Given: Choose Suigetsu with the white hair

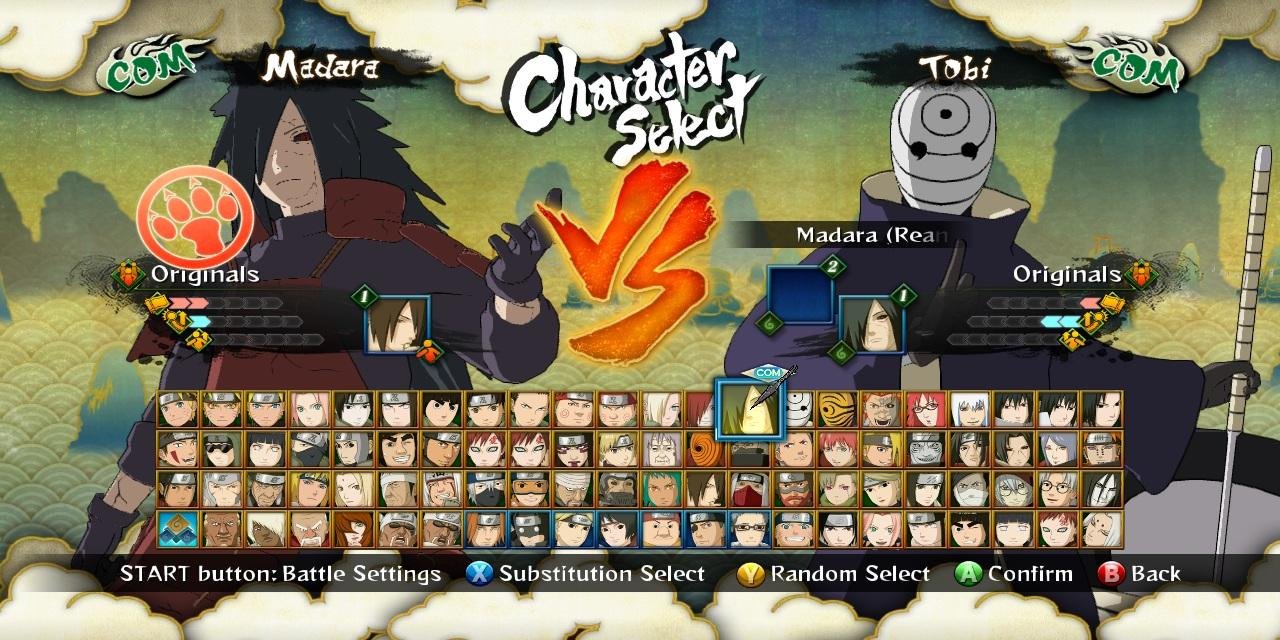Looking at the screenshot, I should point(970,409).
